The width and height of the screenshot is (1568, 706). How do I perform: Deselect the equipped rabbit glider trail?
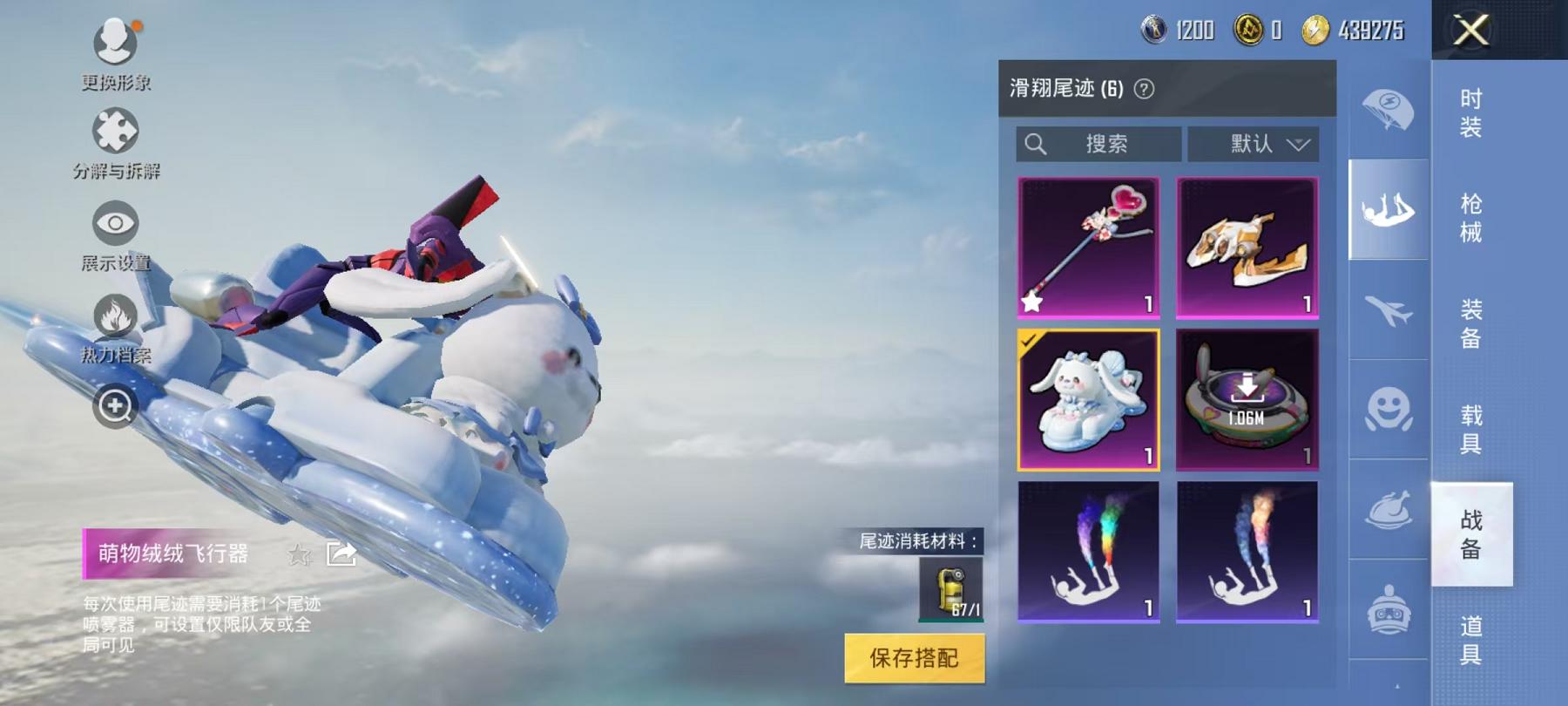(x=1087, y=401)
